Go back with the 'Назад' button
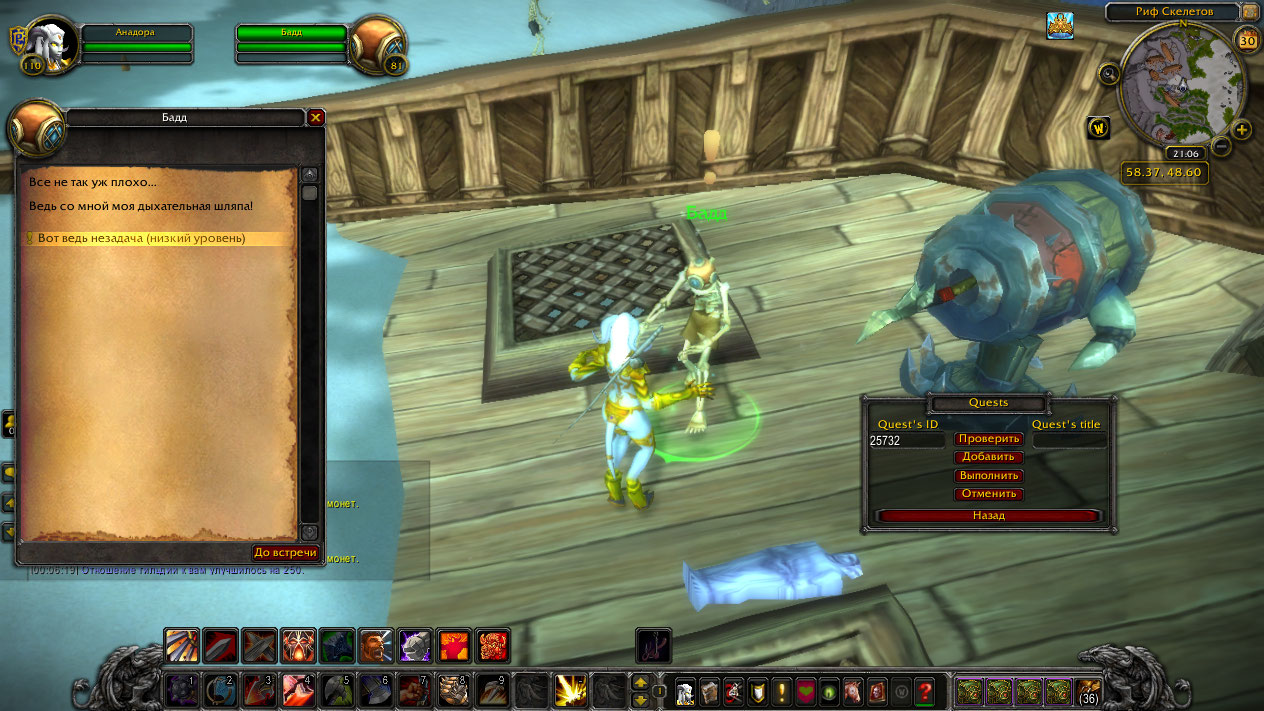Image resolution: width=1264 pixels, height=711 pixels. click(989, 516)
